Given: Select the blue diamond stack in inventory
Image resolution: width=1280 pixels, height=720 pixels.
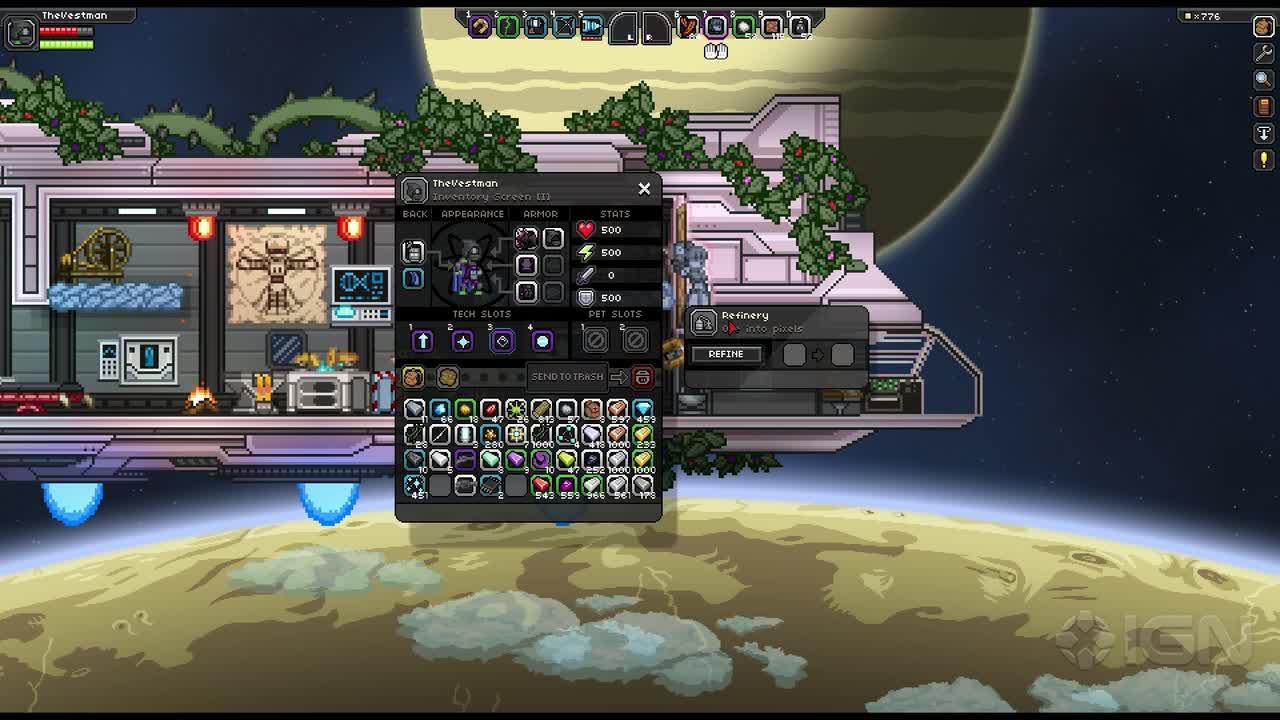Looking at the screenshot, I should [x=642, y=409].
